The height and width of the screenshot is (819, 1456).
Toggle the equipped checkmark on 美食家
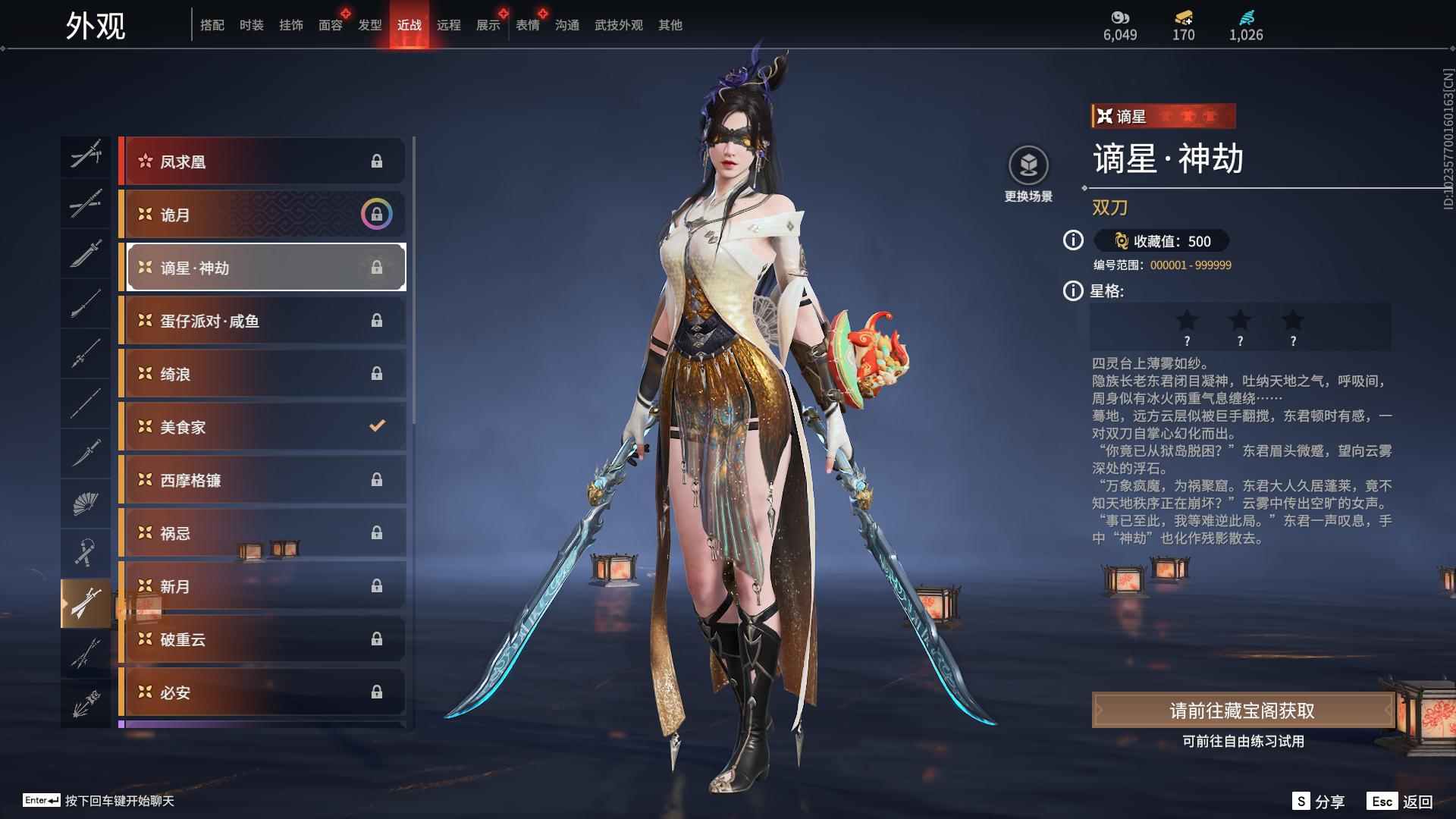point(377,427)
